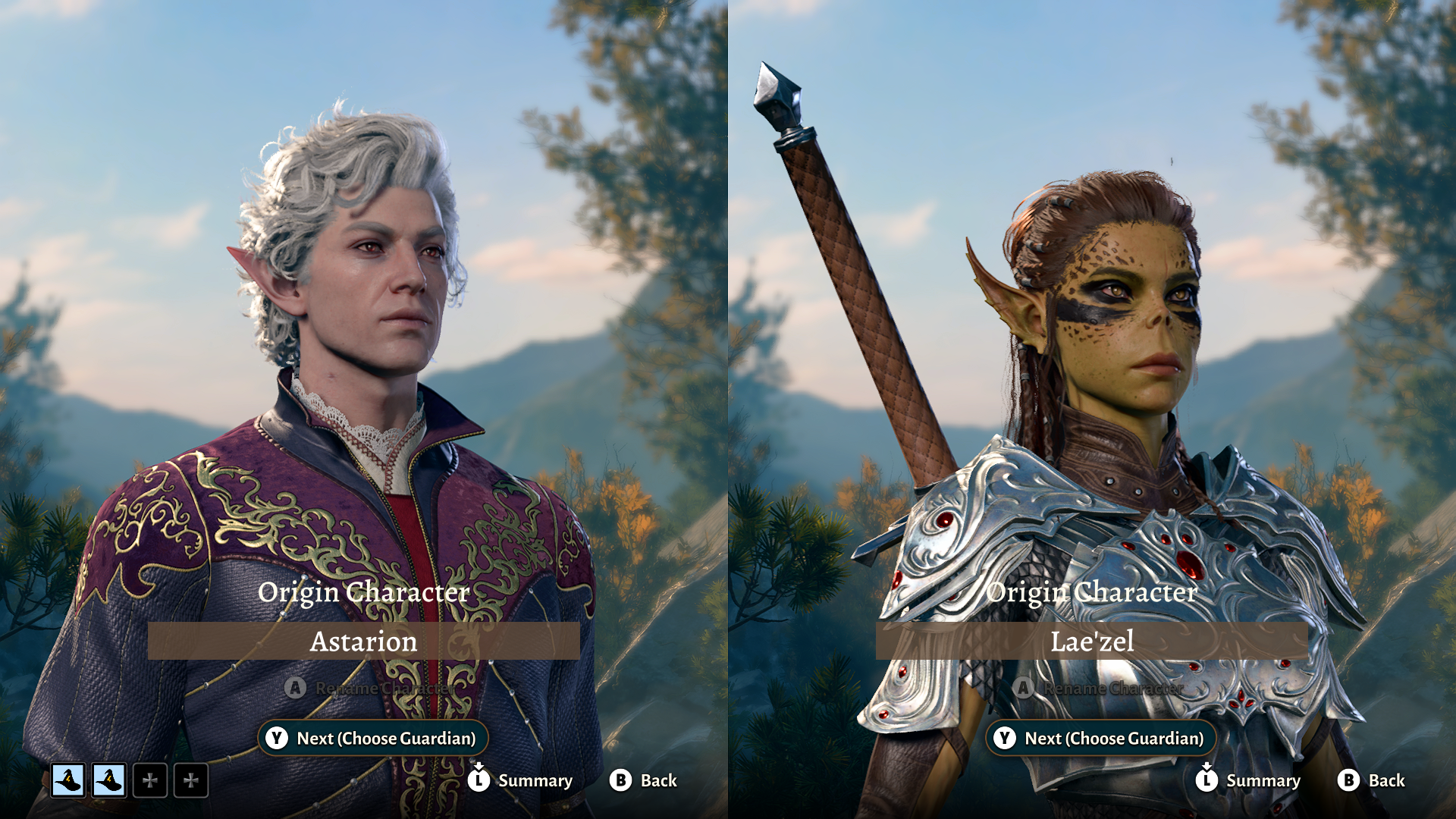
Task: Click the second empty plus slot icon
Action: (192, 780)
